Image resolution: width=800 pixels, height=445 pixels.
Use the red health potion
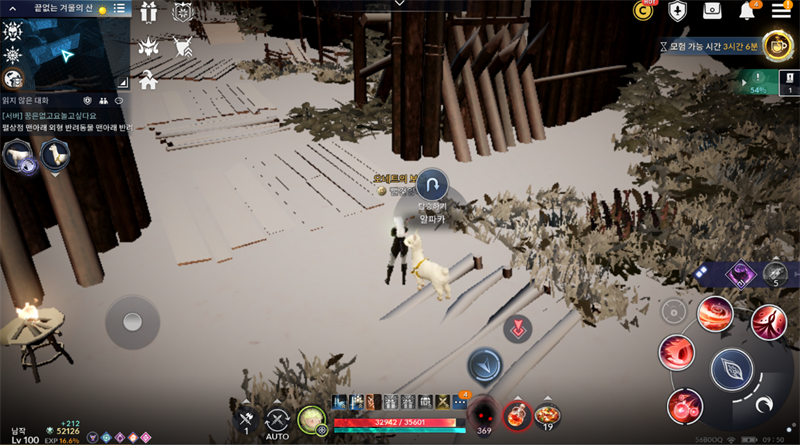pyautogui.click(x=516, y=412)
